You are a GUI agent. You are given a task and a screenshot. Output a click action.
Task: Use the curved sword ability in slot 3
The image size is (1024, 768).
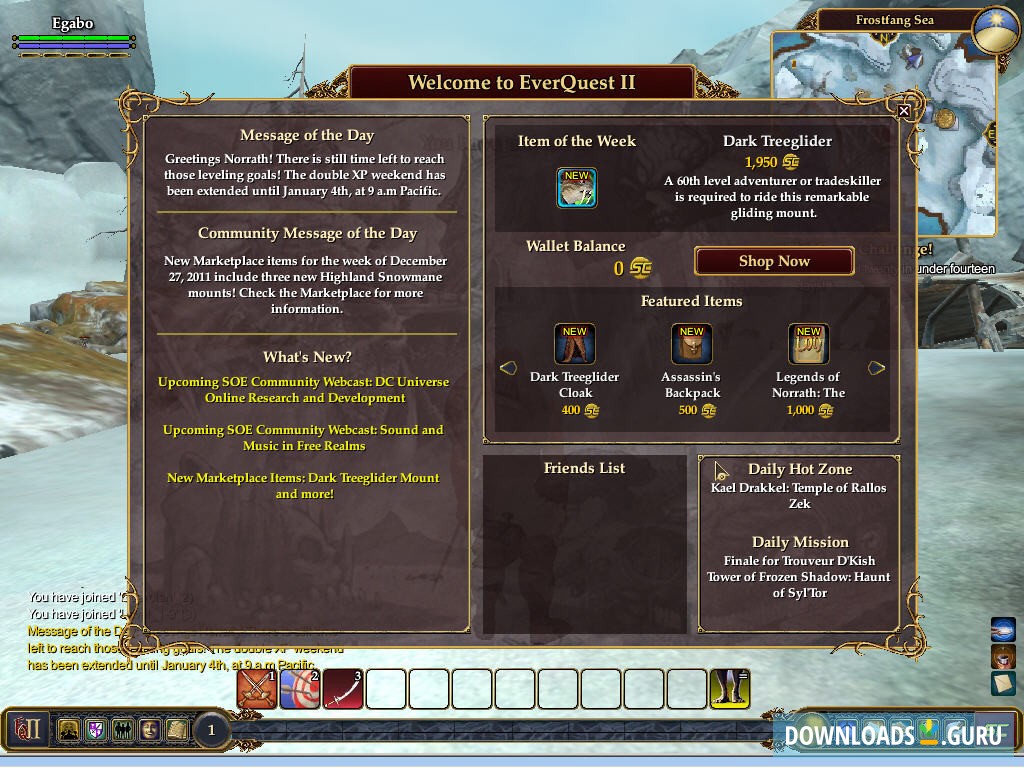[x=343, y=689]
